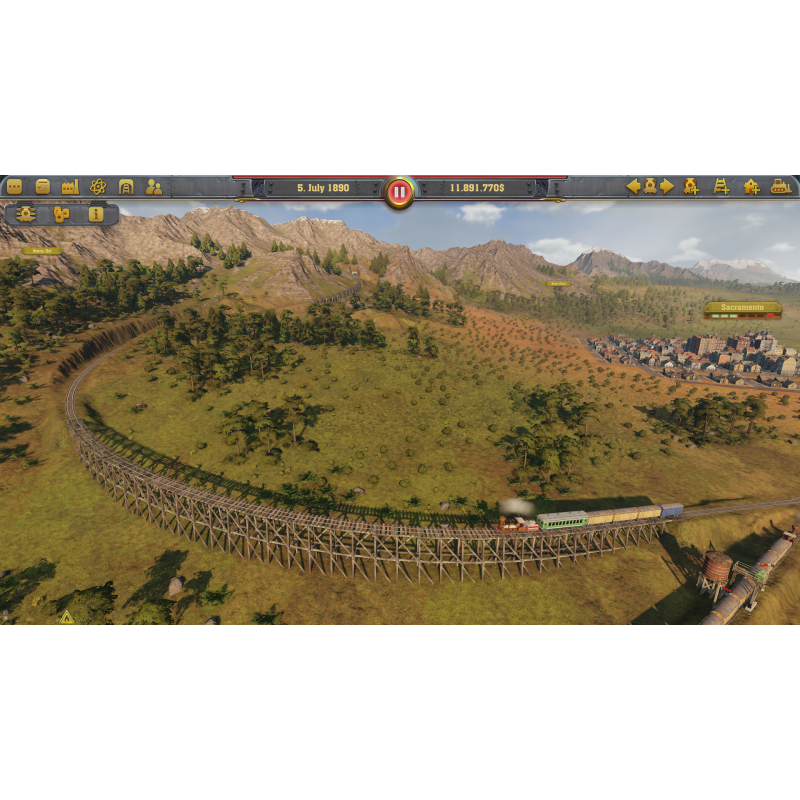Open the gears icon panel
Viewport: 800px width, 800px height.
pos(62,214)
